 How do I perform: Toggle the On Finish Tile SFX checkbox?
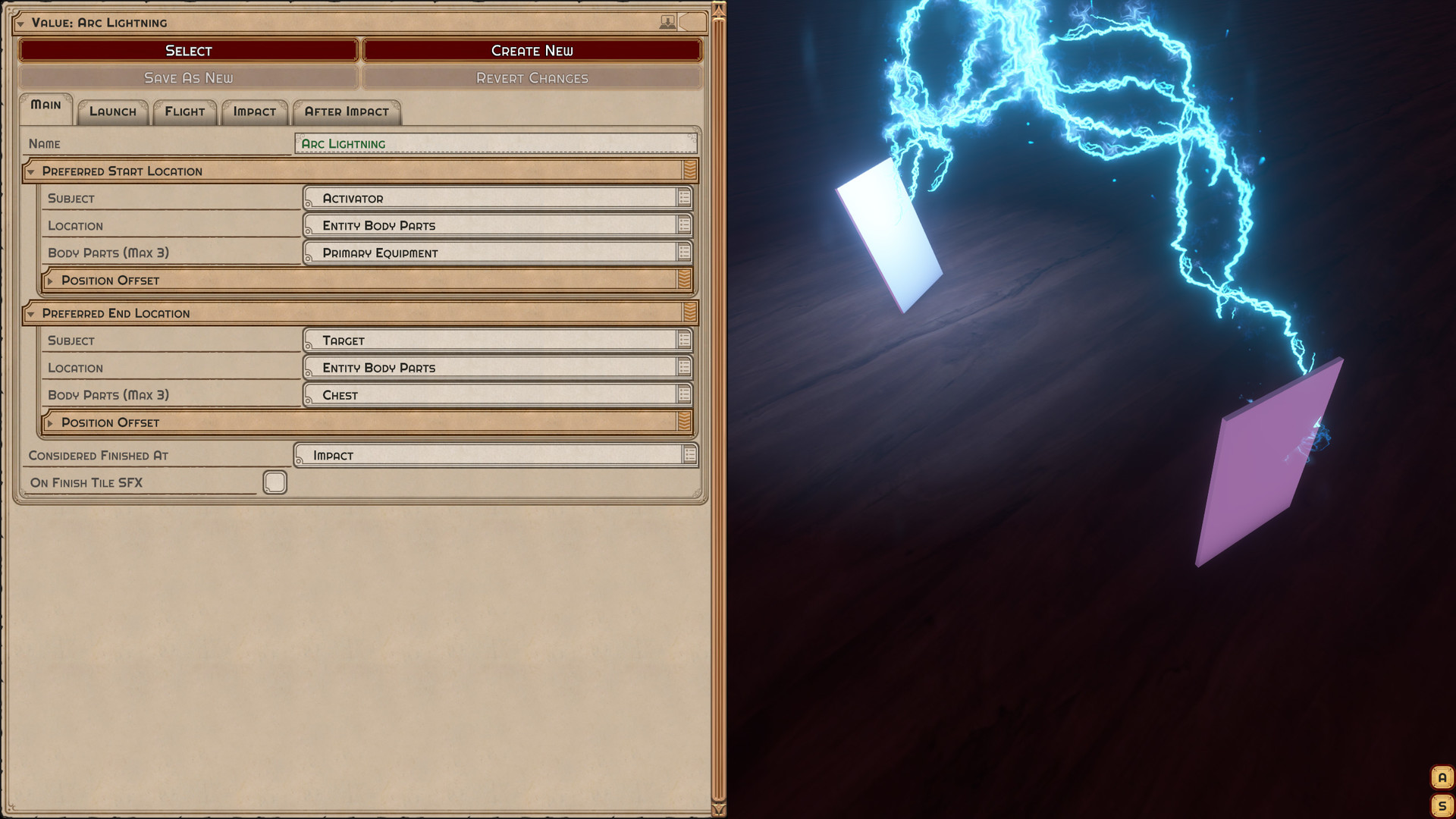pyautogui.click(x=275, y=482)
